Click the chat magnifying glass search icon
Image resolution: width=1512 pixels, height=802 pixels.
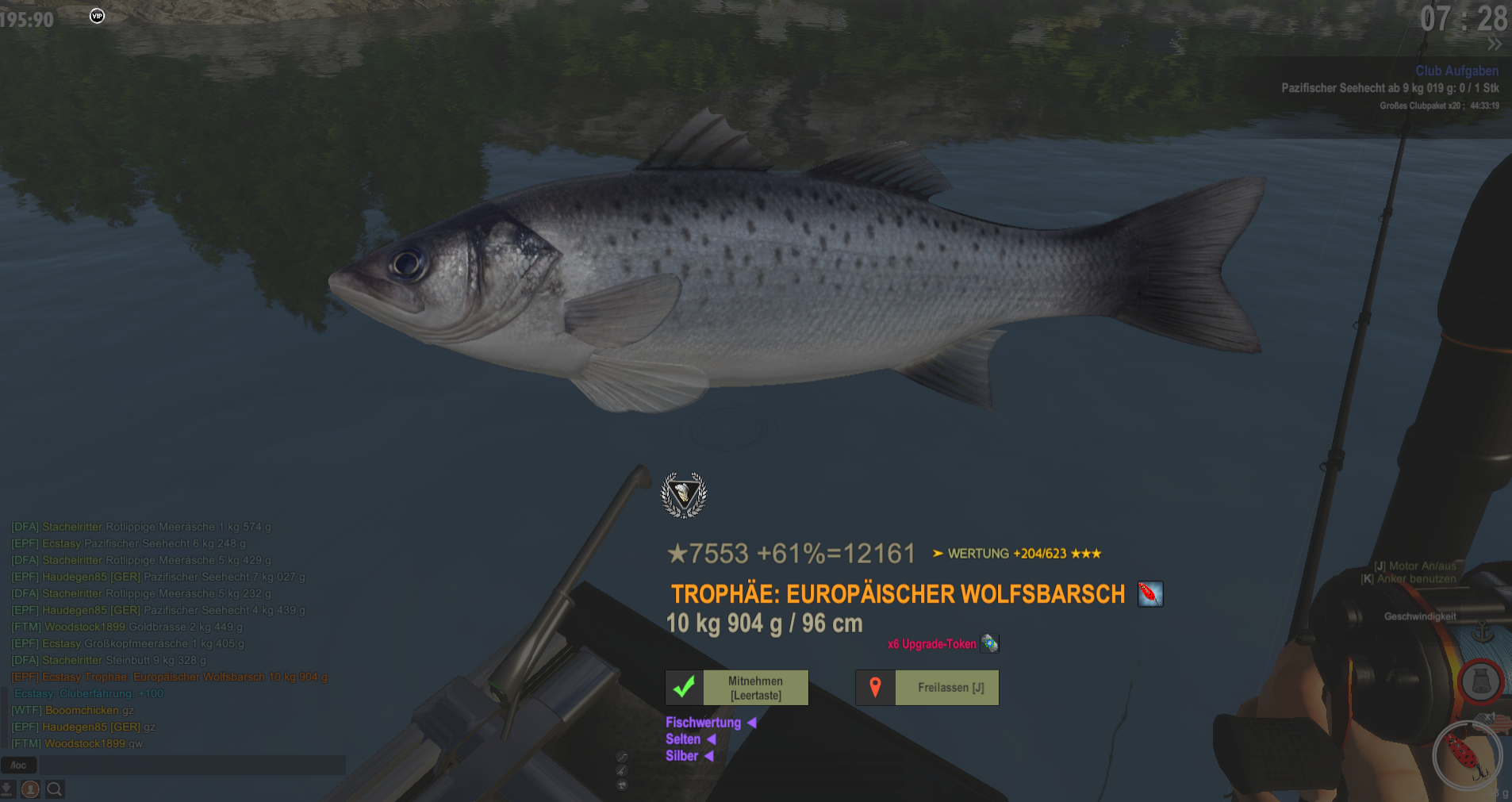pos(55,789)
